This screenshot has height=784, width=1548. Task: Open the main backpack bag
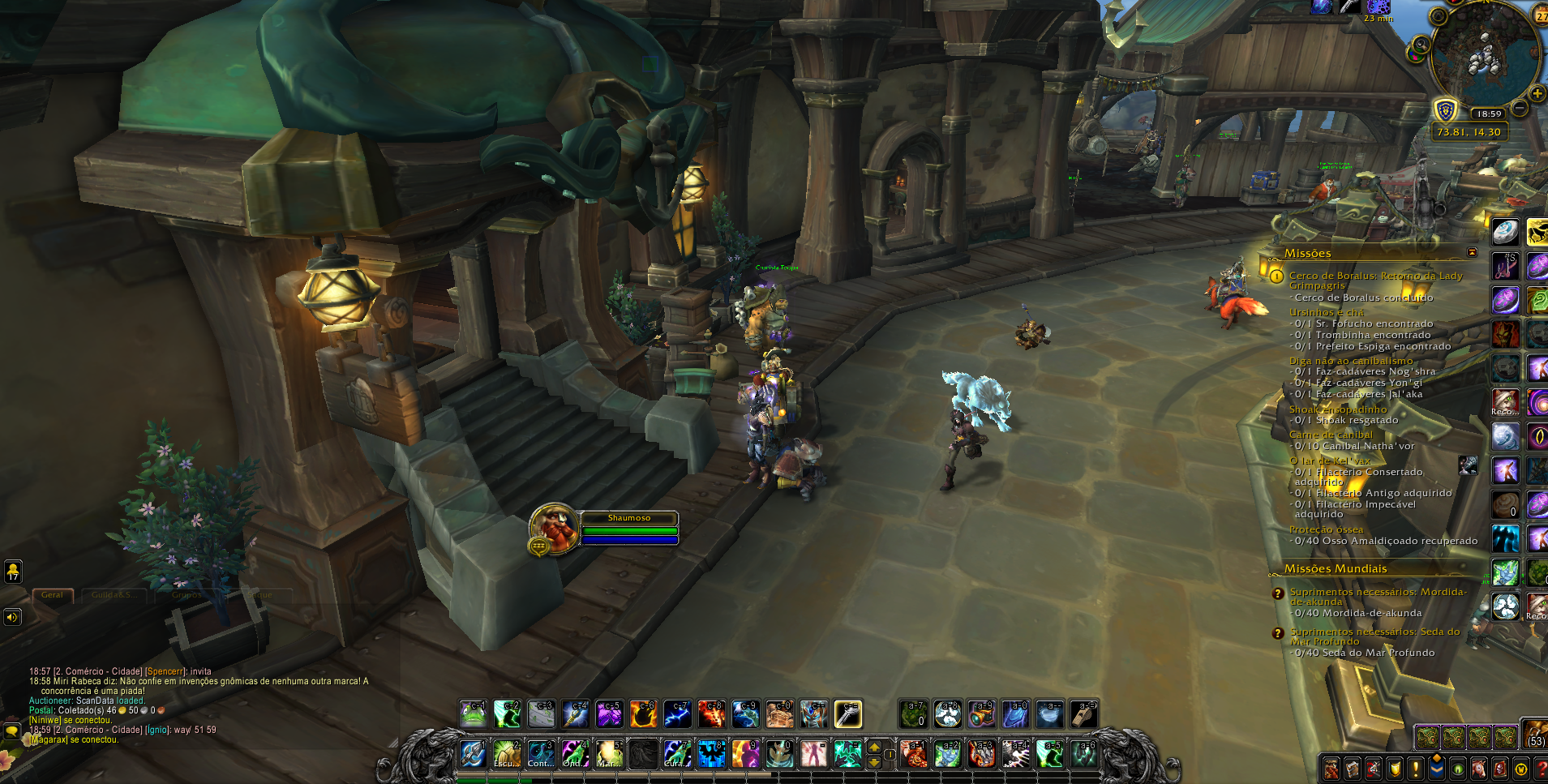click(x=1534, y=734)
